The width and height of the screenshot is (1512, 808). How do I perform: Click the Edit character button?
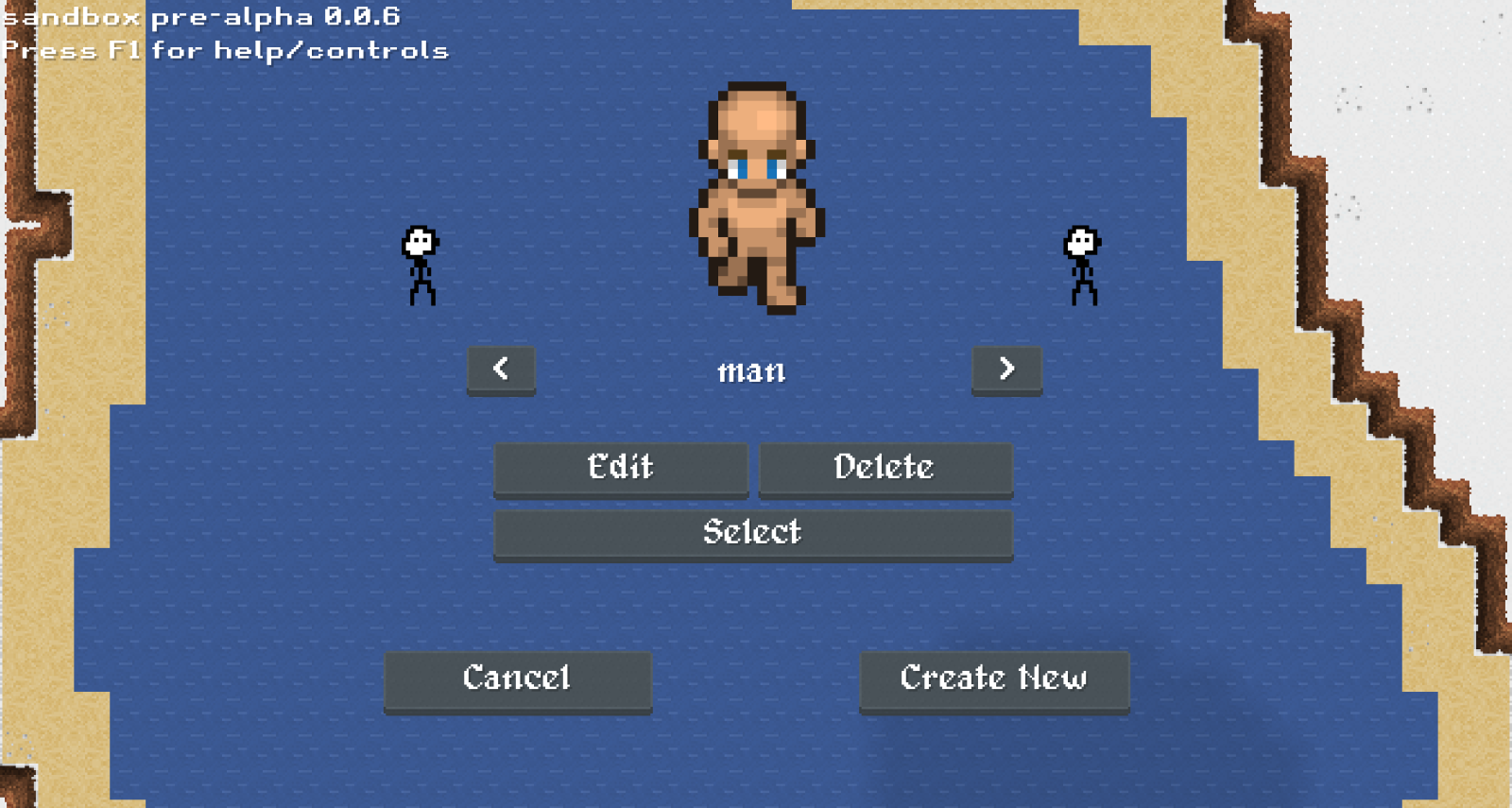(x=621, y=468)
